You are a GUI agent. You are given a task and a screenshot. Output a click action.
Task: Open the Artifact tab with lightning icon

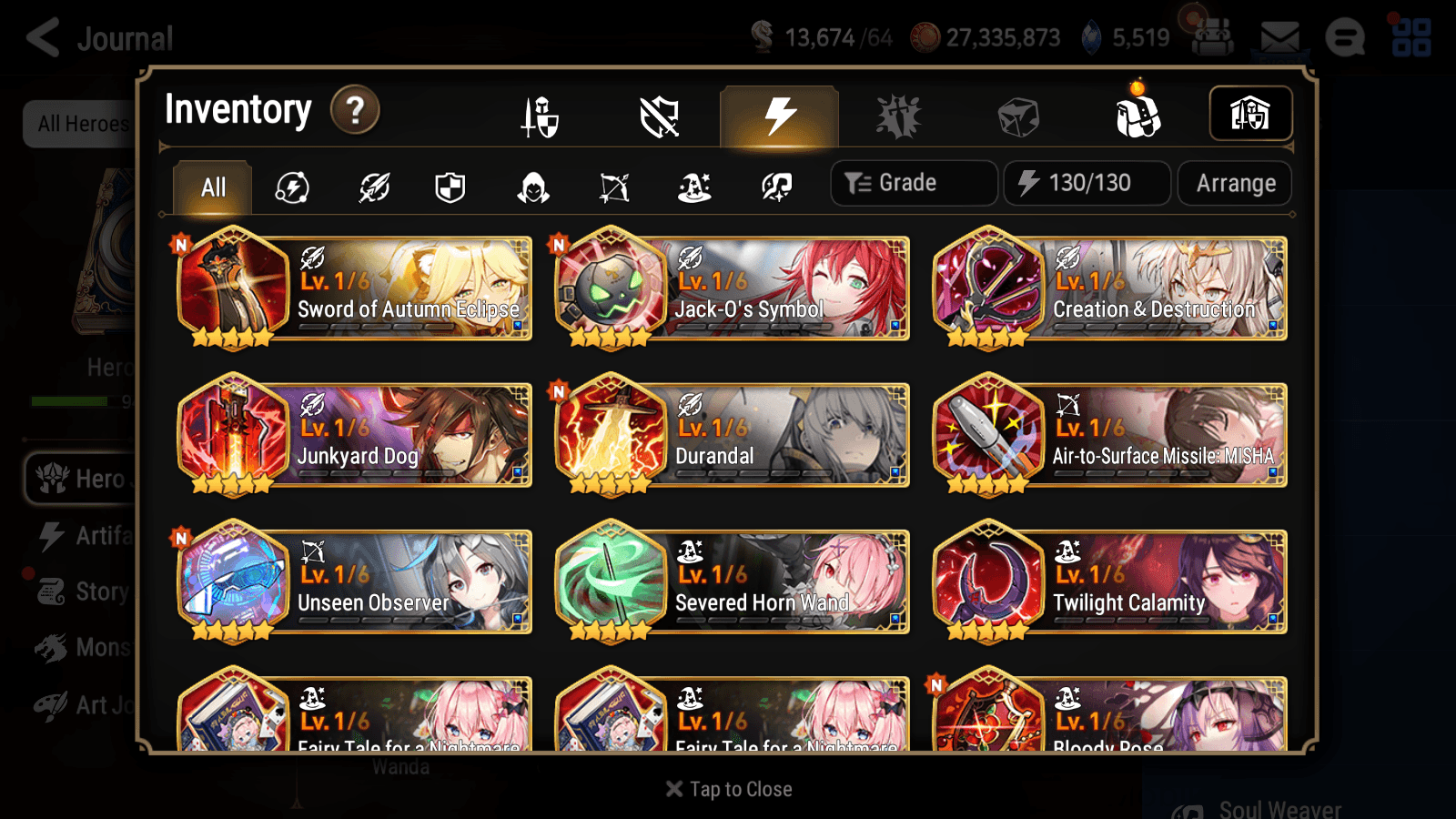(x=776, y=114)
